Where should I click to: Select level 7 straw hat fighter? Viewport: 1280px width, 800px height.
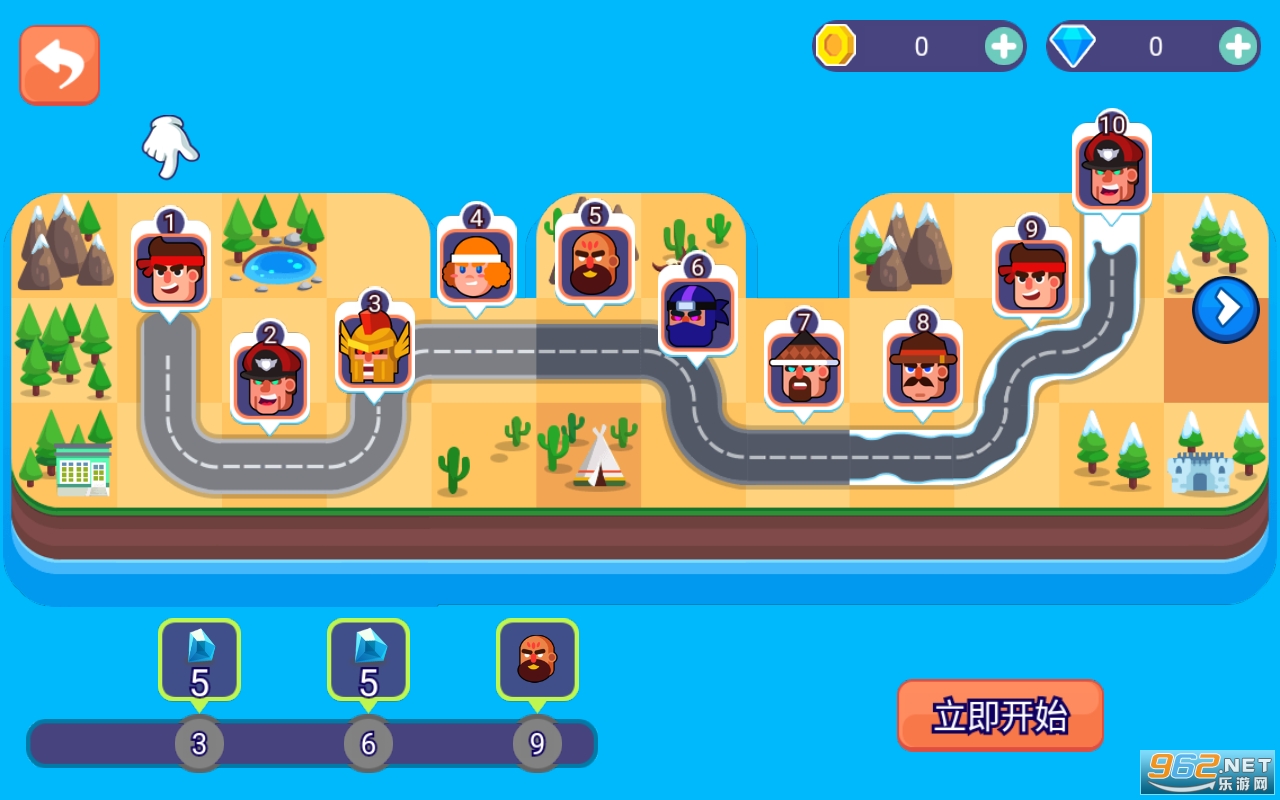point(803,368)
